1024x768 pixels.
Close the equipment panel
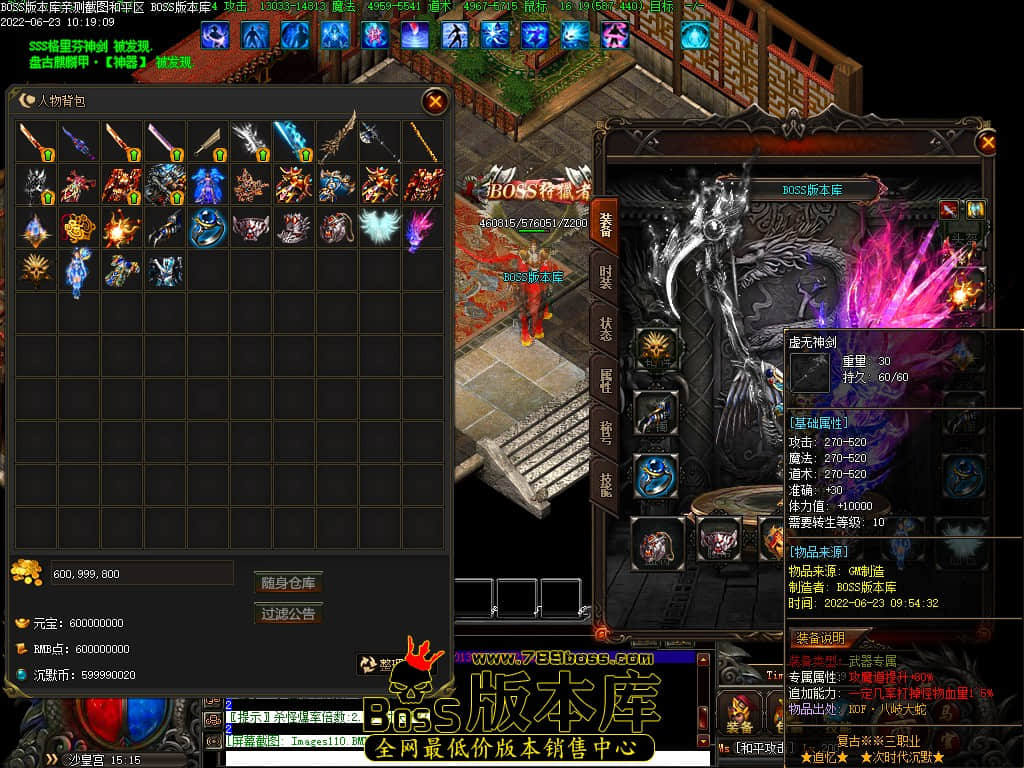click(987, 143)
